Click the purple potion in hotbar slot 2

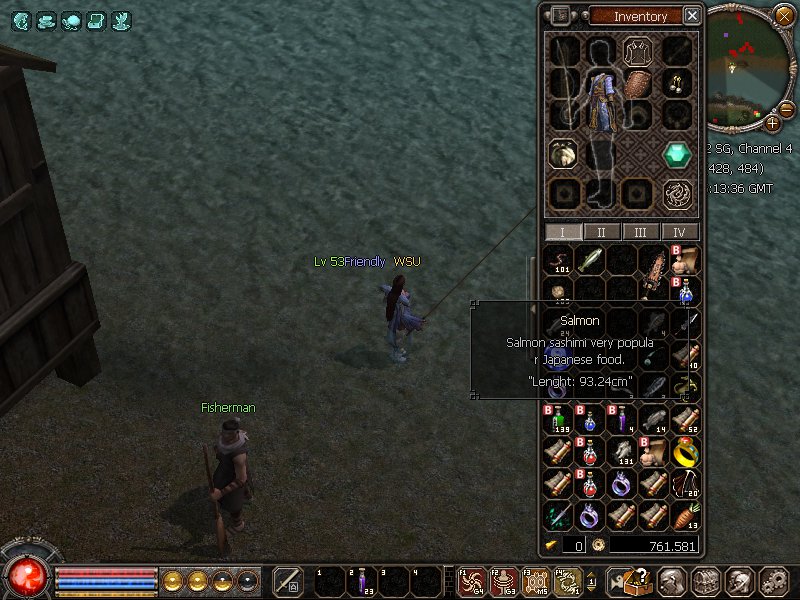pyautogui.click(x=362, y=580)
